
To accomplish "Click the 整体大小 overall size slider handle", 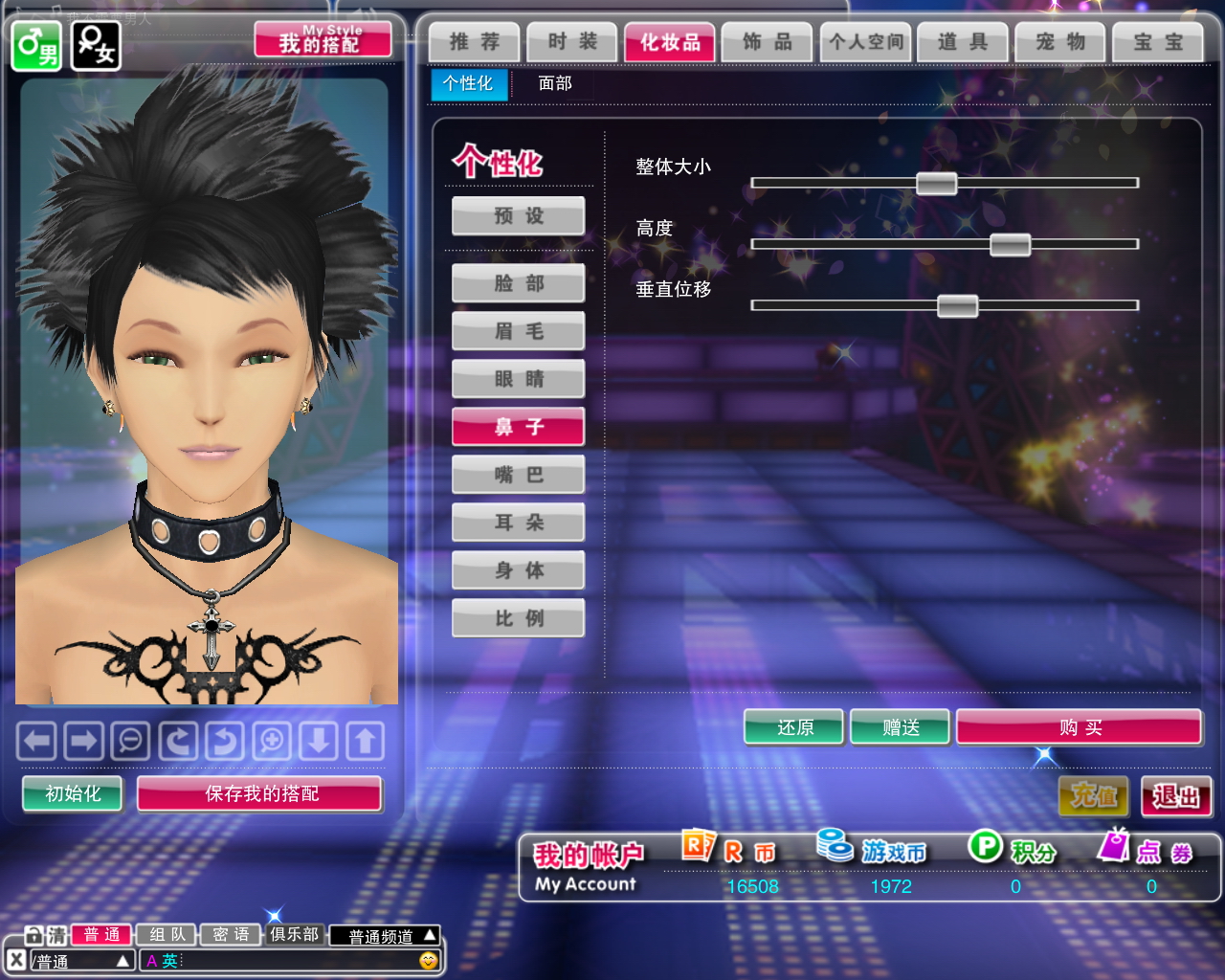I will [x=936, y=183].
